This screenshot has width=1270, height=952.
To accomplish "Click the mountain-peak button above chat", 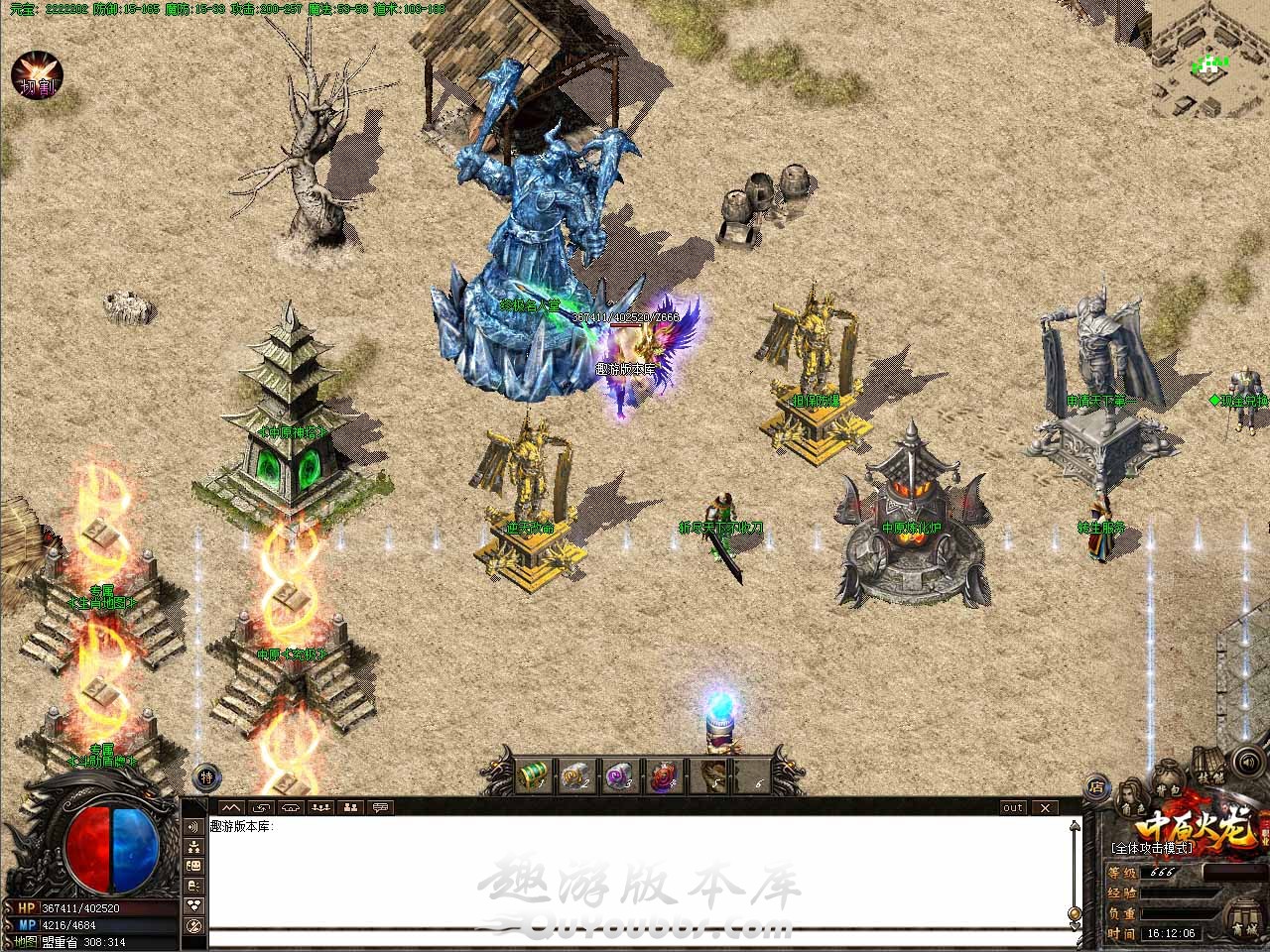I will 230,807.
